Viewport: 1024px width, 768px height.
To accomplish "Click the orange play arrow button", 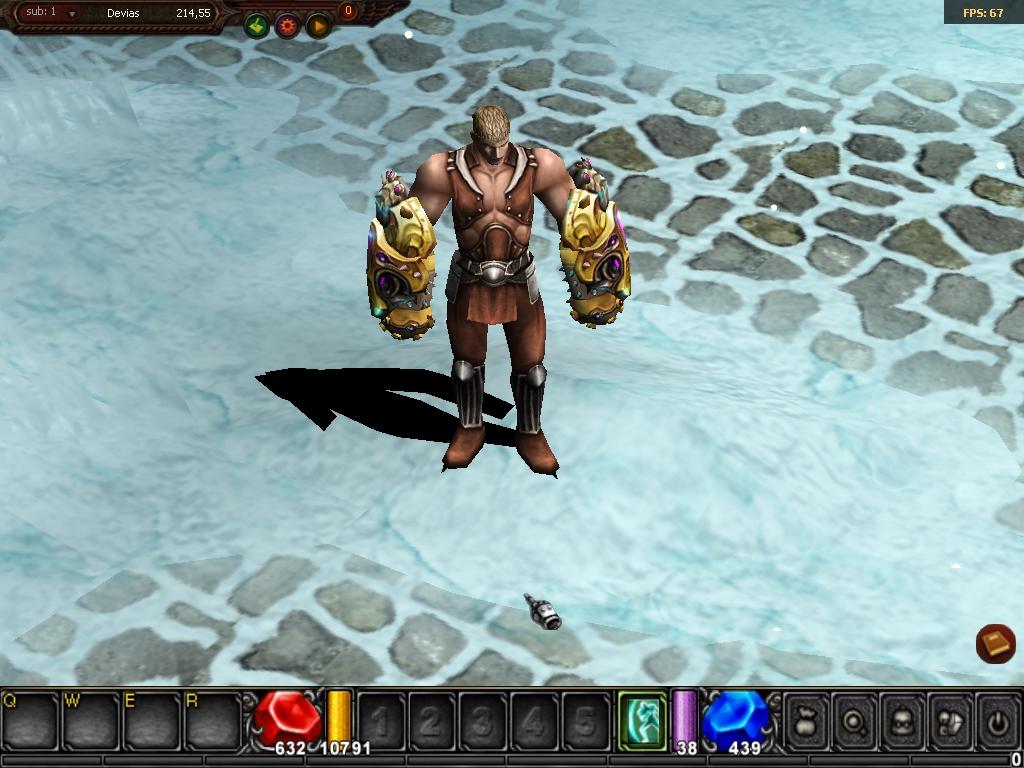I will pyautogui.click(x=318, y=26).
